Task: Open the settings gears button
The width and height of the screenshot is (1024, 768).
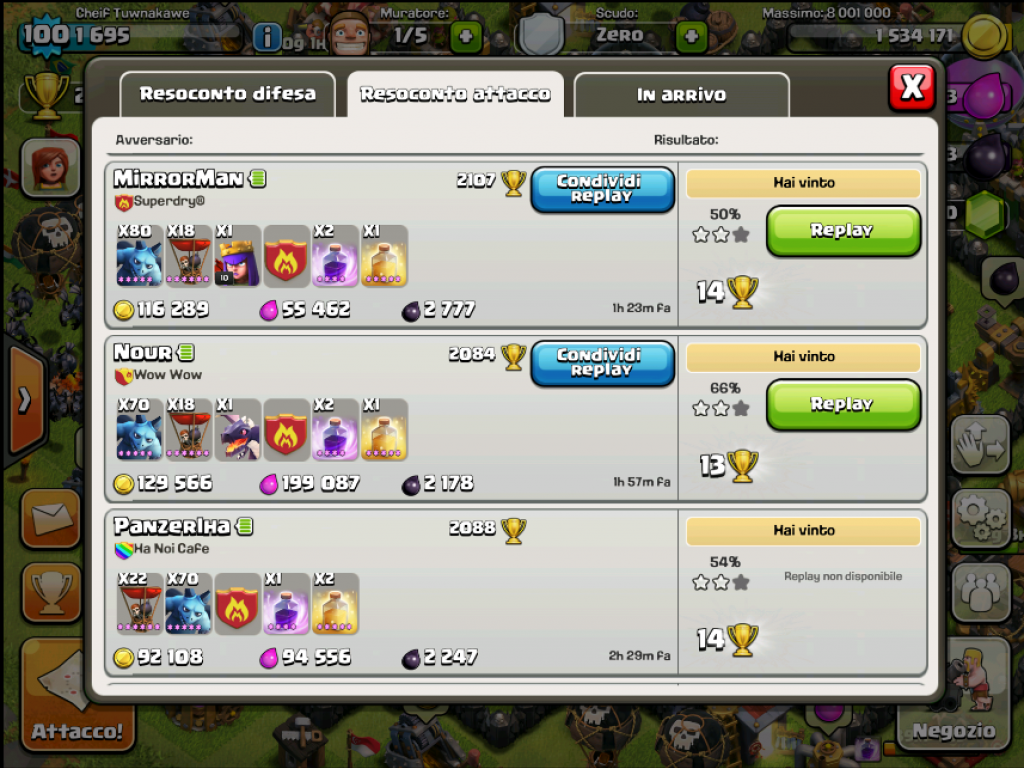Action: (x=980, y=517)
